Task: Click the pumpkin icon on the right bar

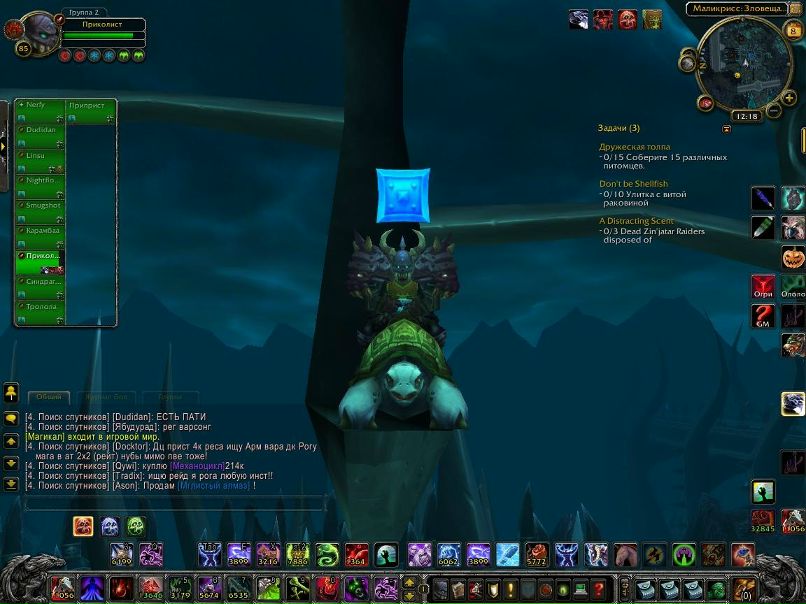Action: point(793,255)
